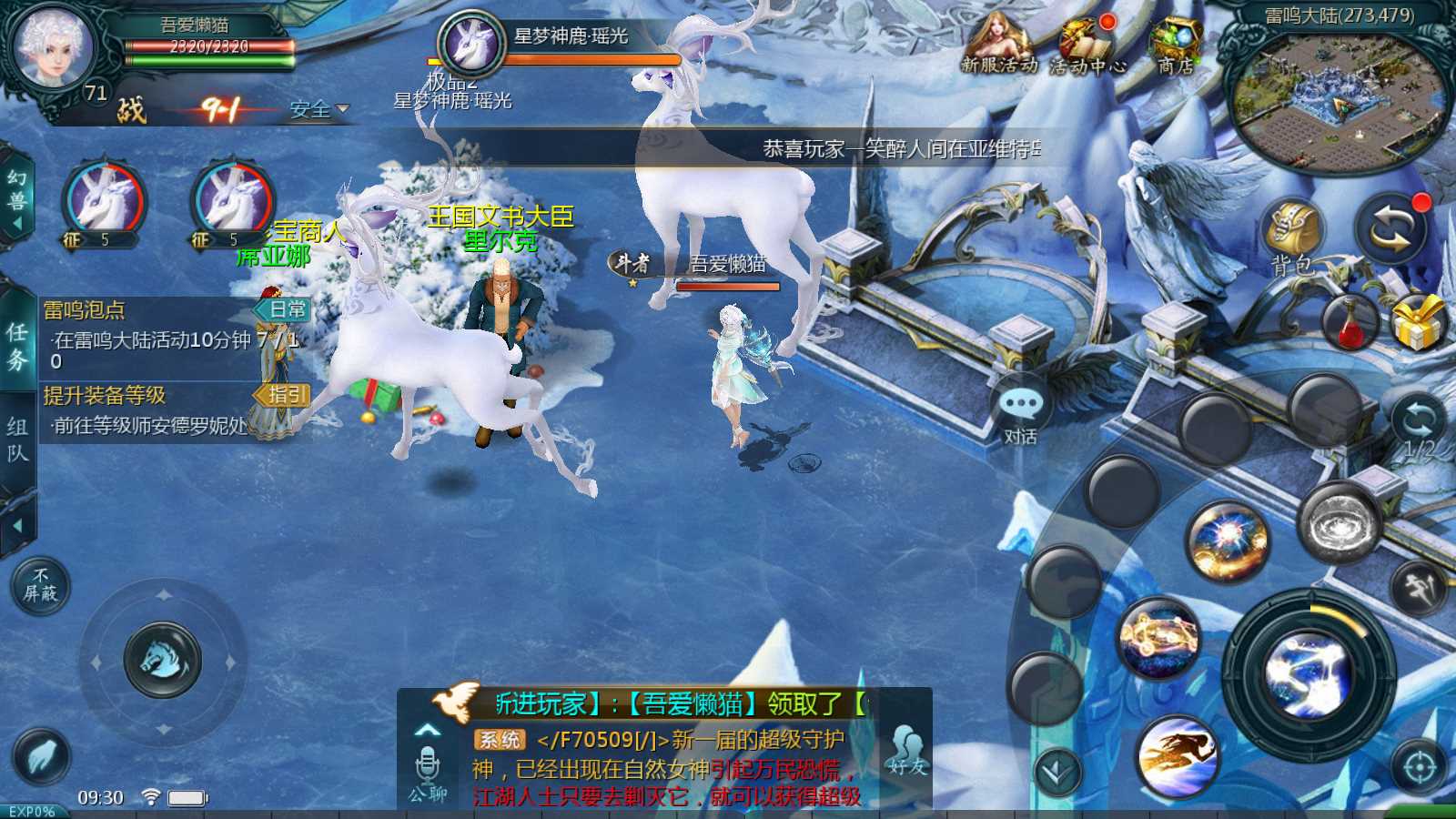Screen dimensions: 1456x819
Task: Open the 公聊 voice chat microphone
Action: coord(428,773)
